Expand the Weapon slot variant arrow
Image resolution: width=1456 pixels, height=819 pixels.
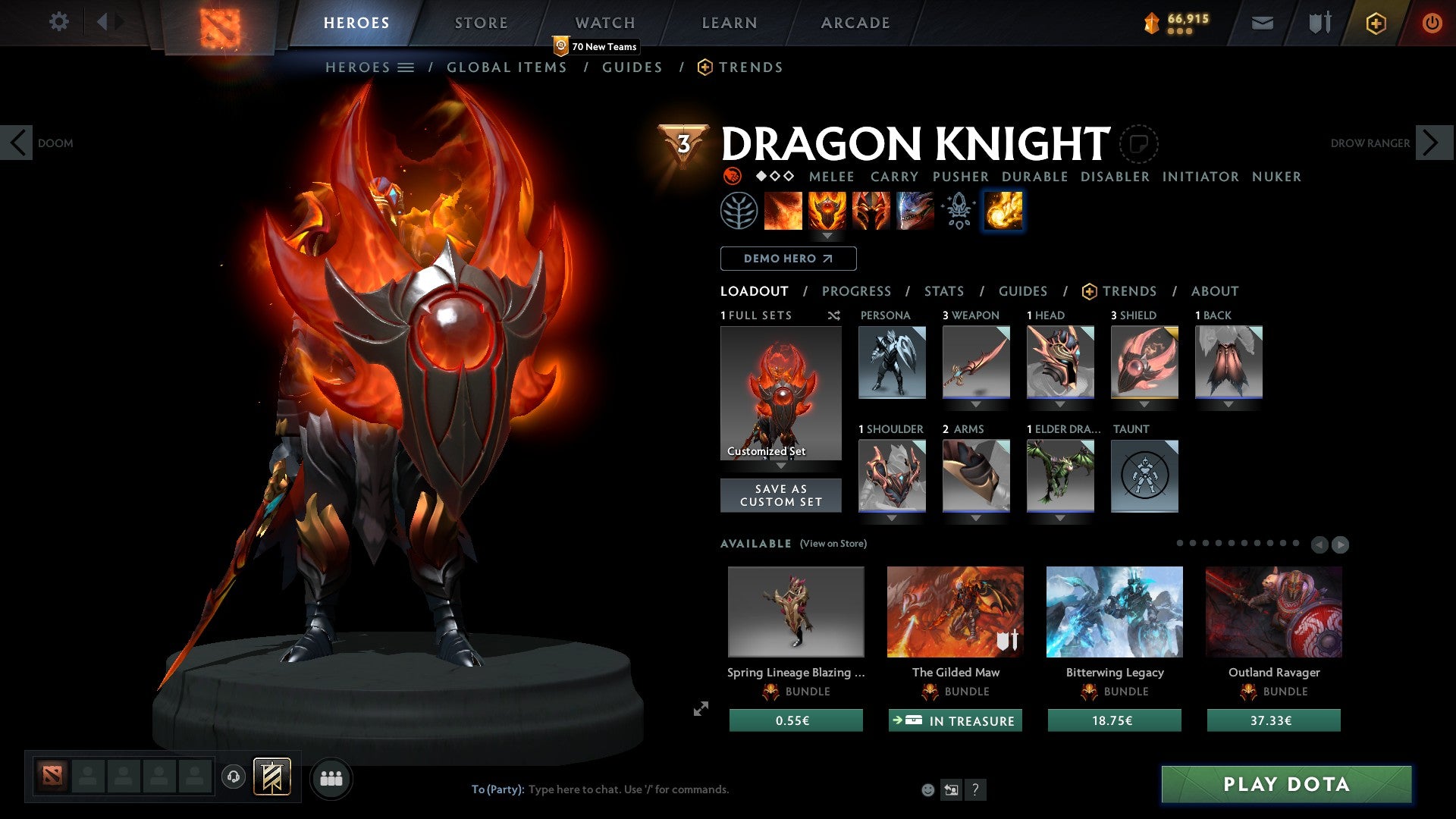coord(975,403)
